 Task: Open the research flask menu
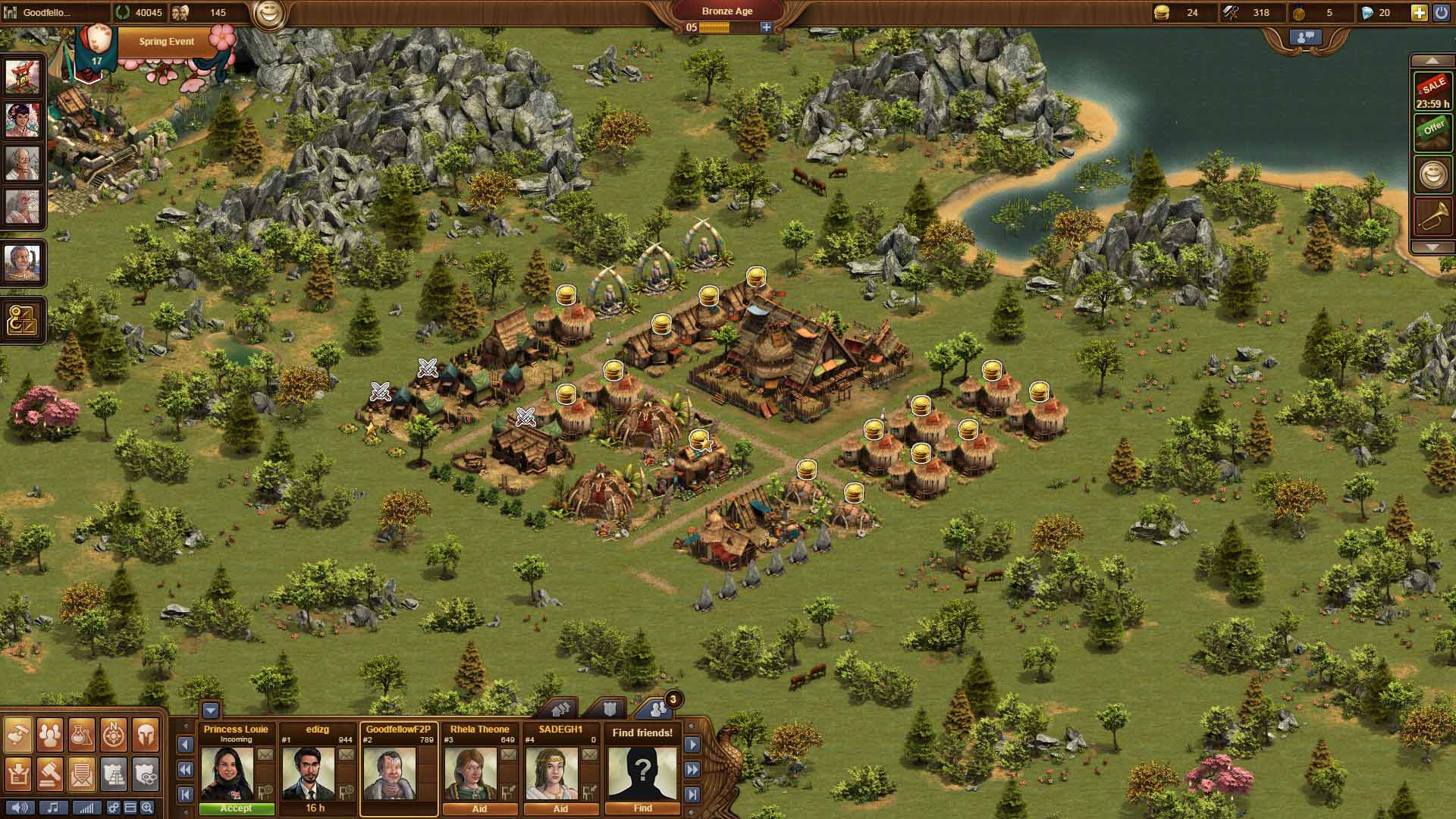(81, 733)
